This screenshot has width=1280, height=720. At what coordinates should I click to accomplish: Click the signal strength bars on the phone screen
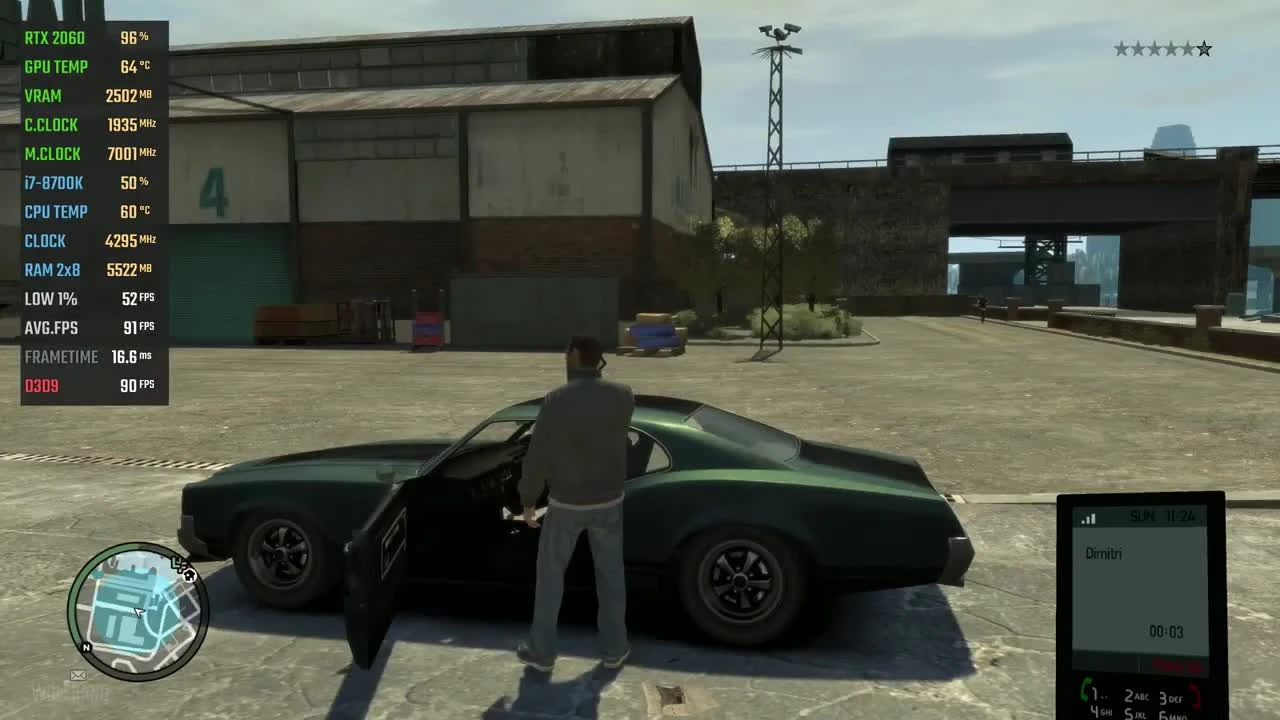[x=1089, y=517]
